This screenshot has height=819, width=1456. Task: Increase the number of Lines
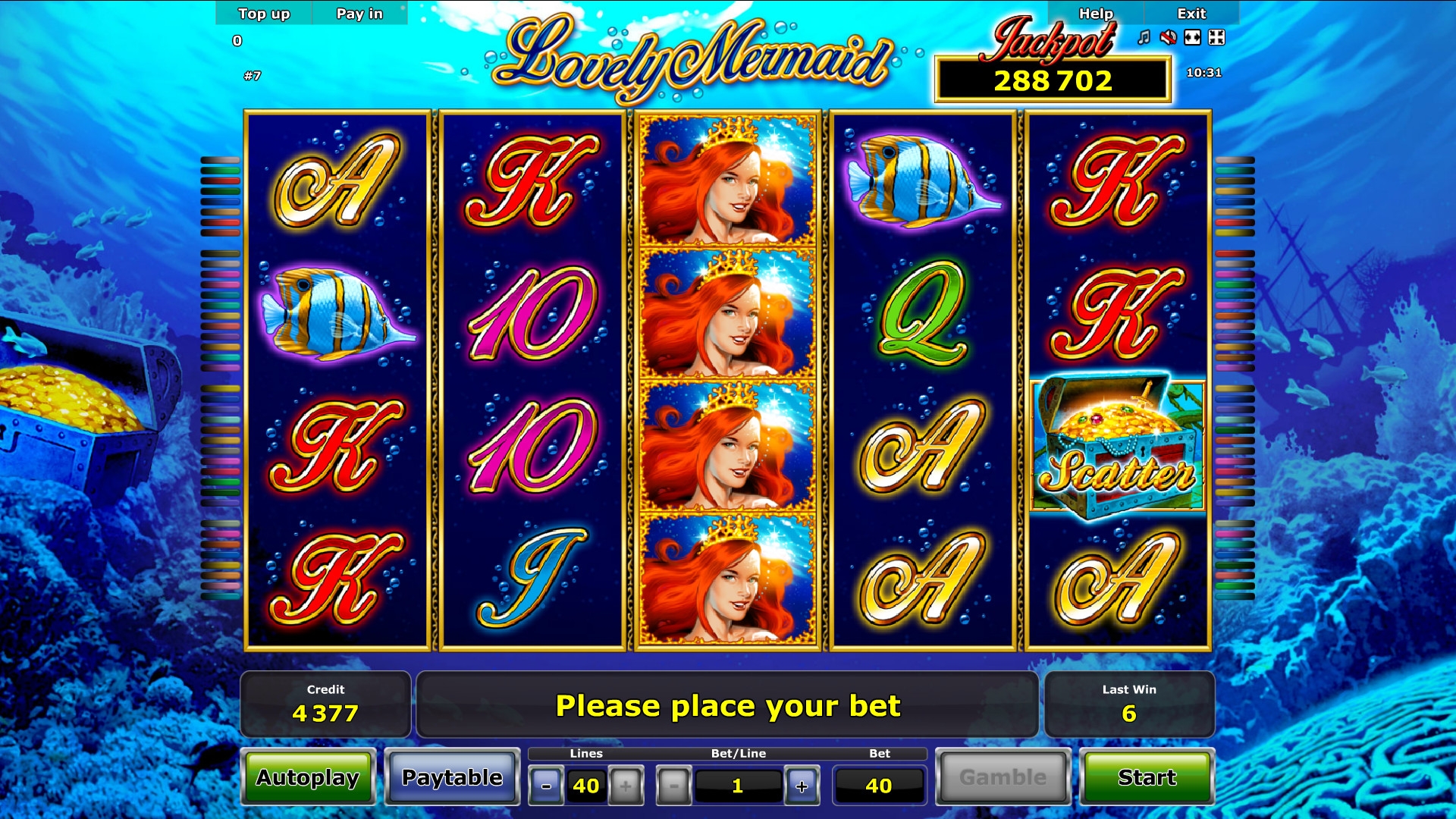click(626, 786)
